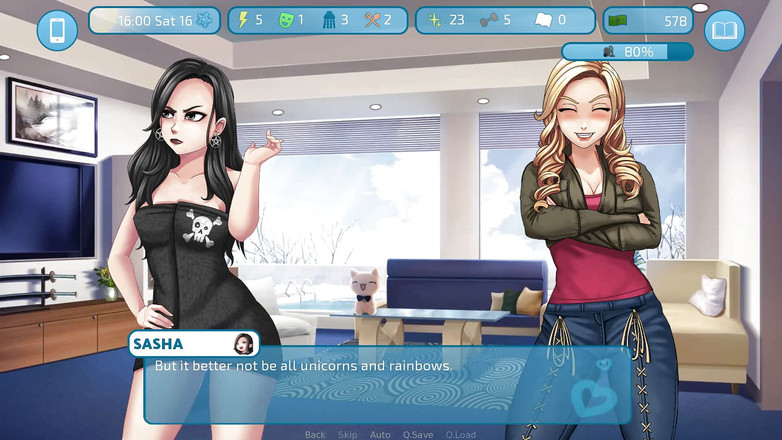Screen dimensions: 782x440
Task: Quick save with Q.Save
Action: pyautogui.click(x=418, y=435)
